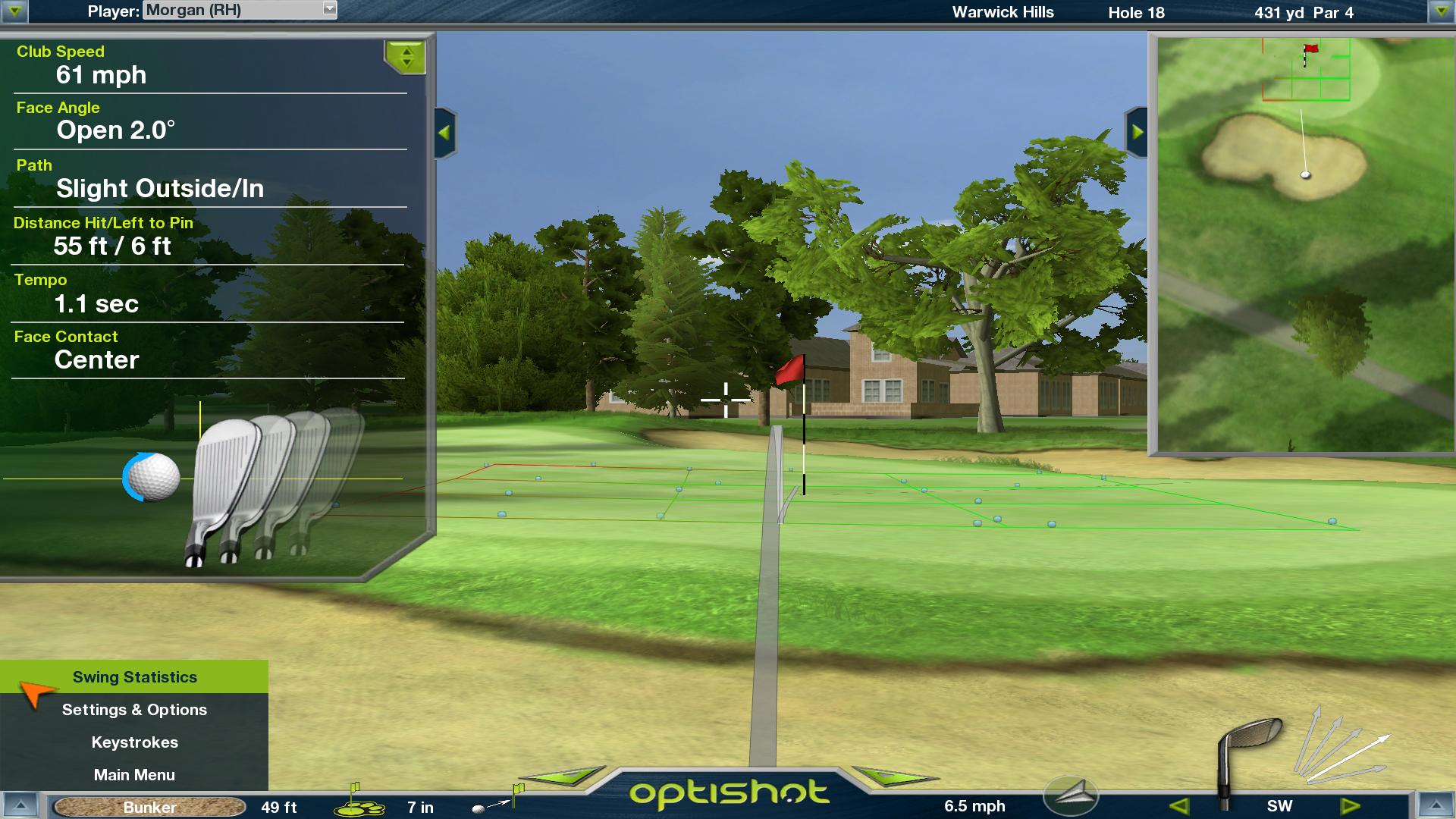
Task: Click the overhead hole minimap
Action: coord(1301,244)
